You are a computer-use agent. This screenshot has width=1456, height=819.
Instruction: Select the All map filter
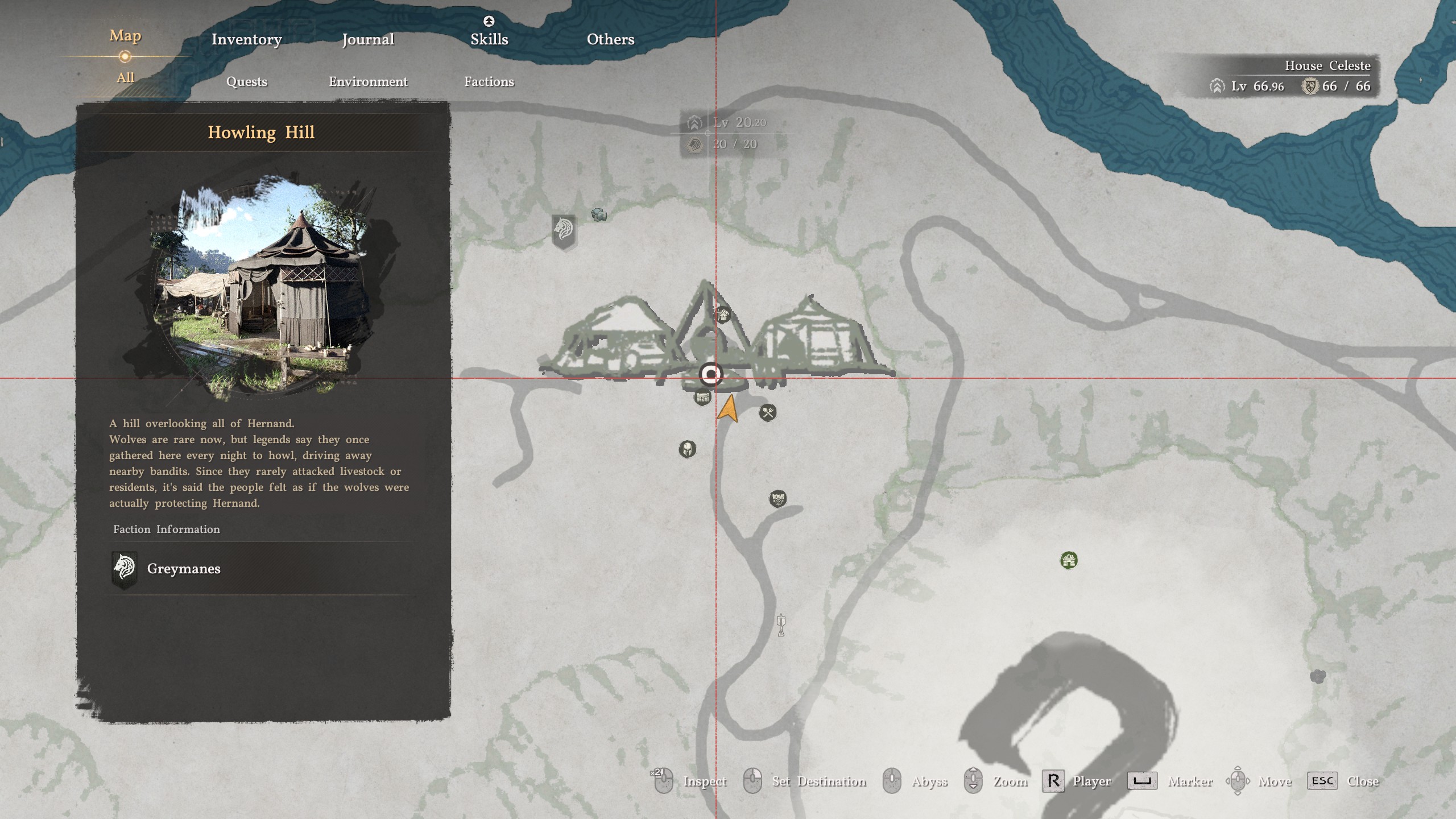pyautogui.click(x=125, y=77)
